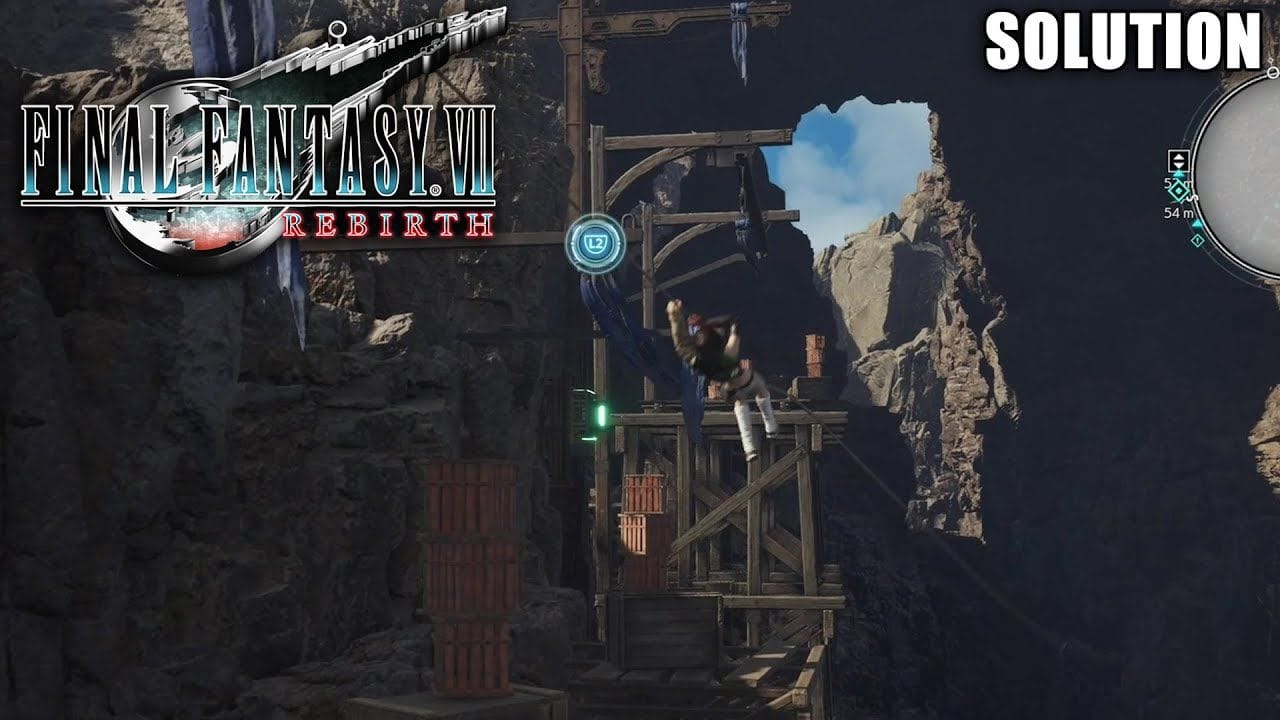This screenshot has width=1280, height=720.
Task: Select the player location diamond on the minimap
Action: 1179,191
